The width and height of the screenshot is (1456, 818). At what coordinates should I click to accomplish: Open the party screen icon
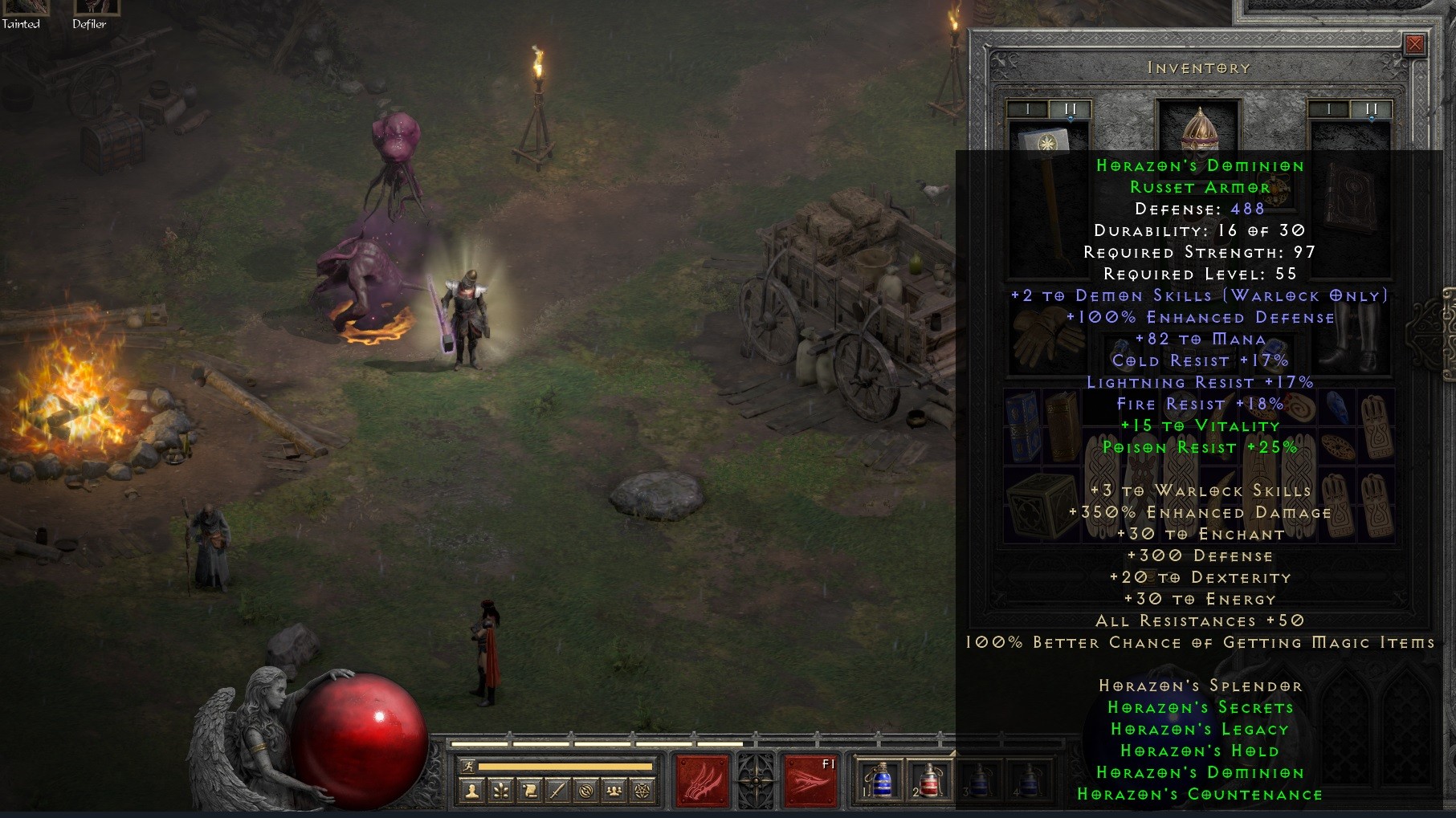pos(614,792)
